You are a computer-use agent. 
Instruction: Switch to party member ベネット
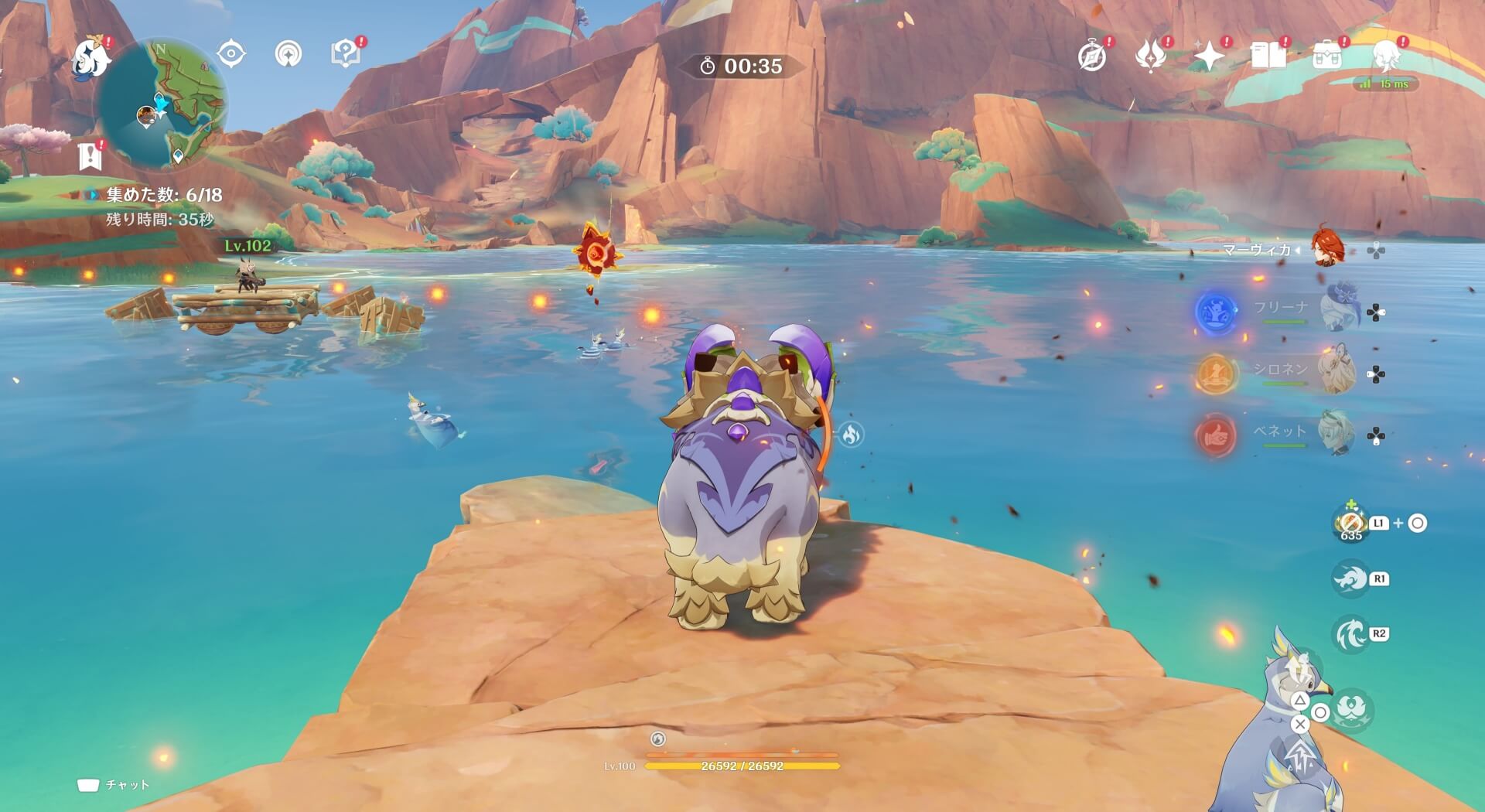tap(1337, 435)
